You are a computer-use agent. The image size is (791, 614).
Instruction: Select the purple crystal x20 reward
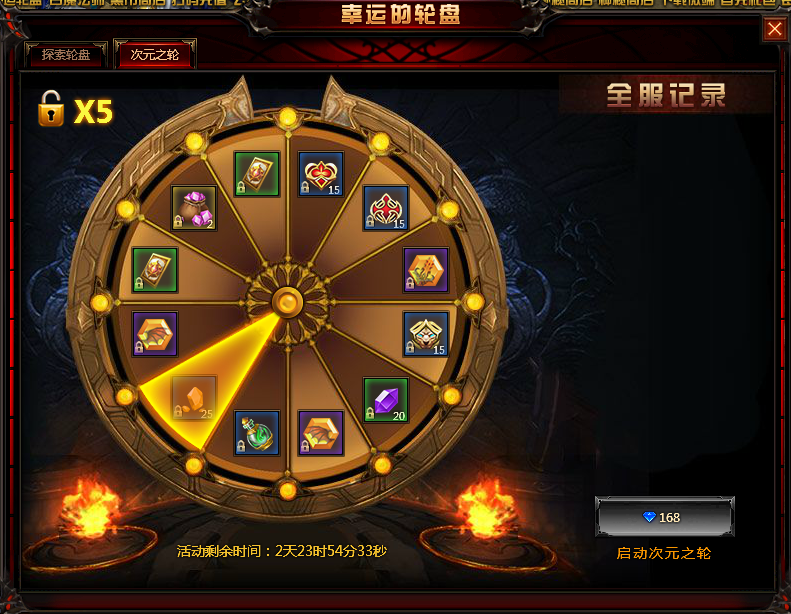point(385,400)
